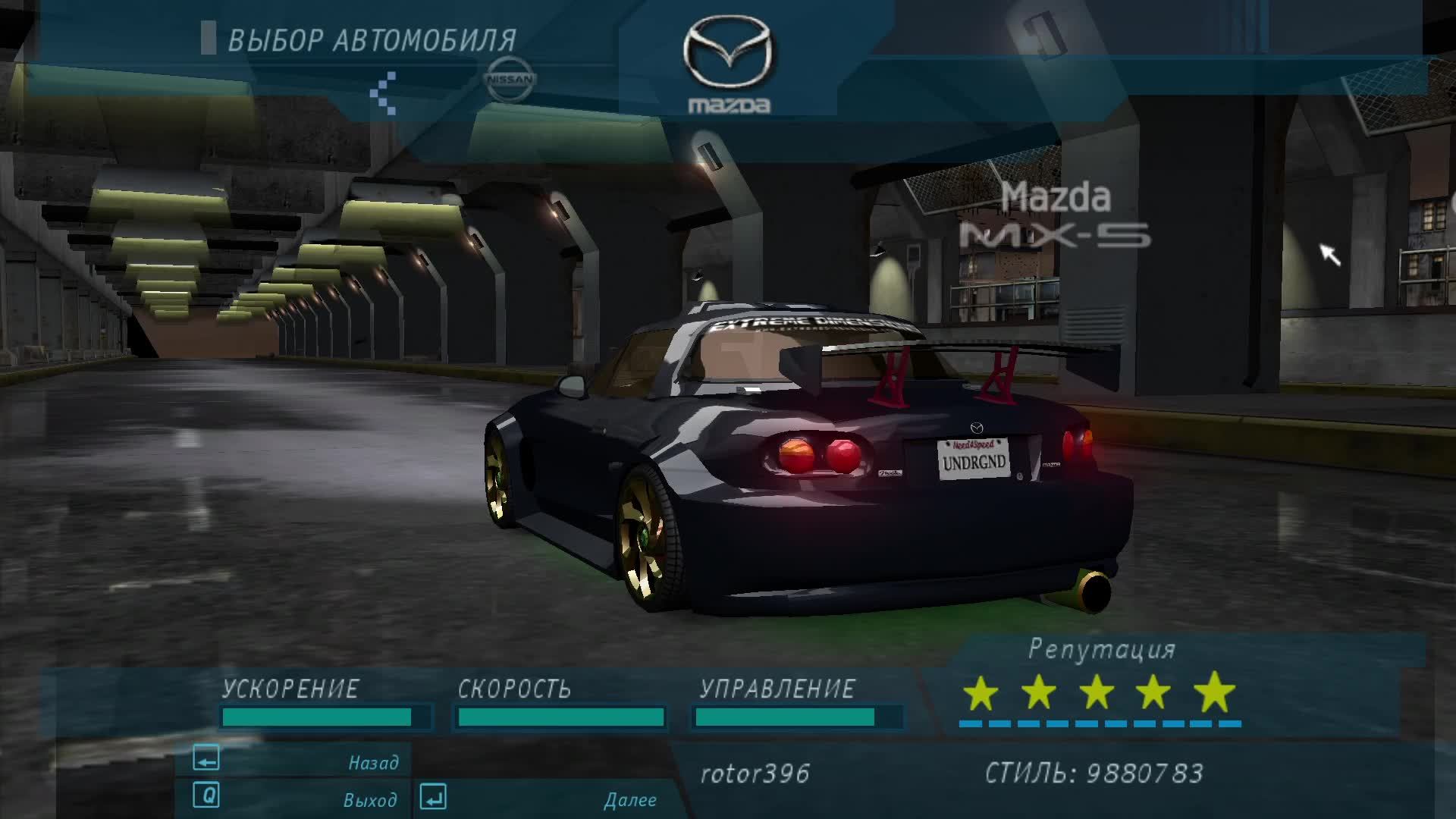The width and height of the screenshot is (1456, 819).
Task: Switch to the previous Nissan brand logo
Action: tap(510, 80)
